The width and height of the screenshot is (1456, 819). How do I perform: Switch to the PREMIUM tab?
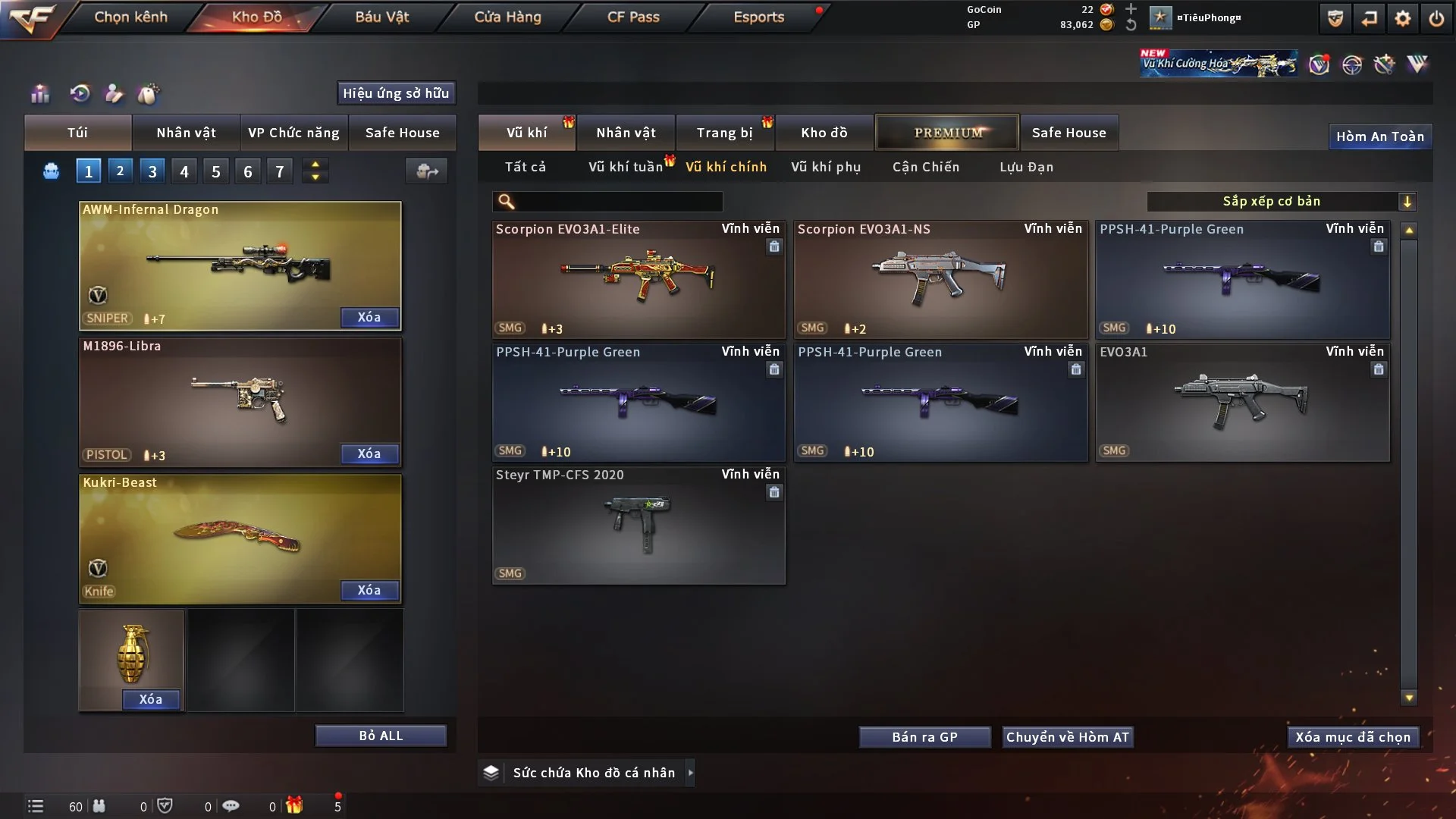[x=947, y=132]
